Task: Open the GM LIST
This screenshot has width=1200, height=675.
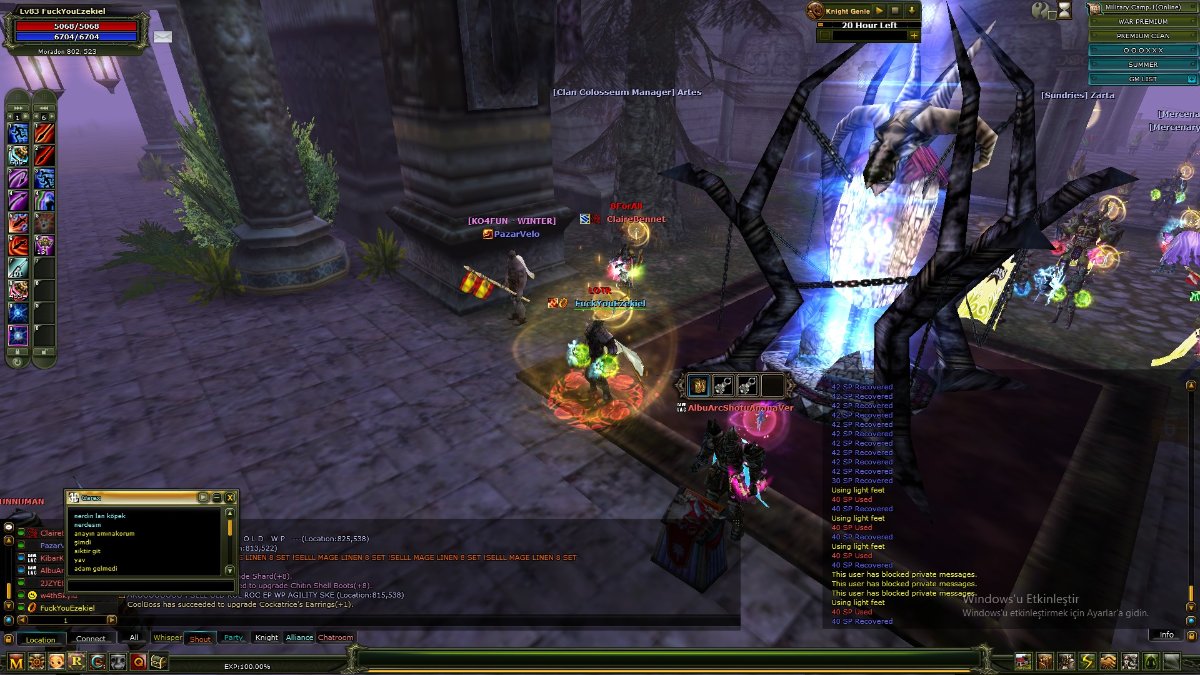Action: point(1142,78)
